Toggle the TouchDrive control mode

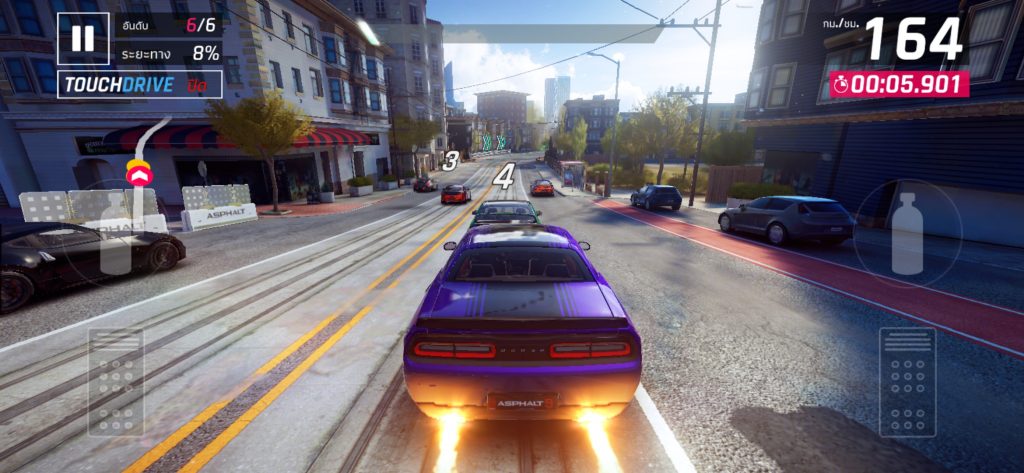pos(139,85)
